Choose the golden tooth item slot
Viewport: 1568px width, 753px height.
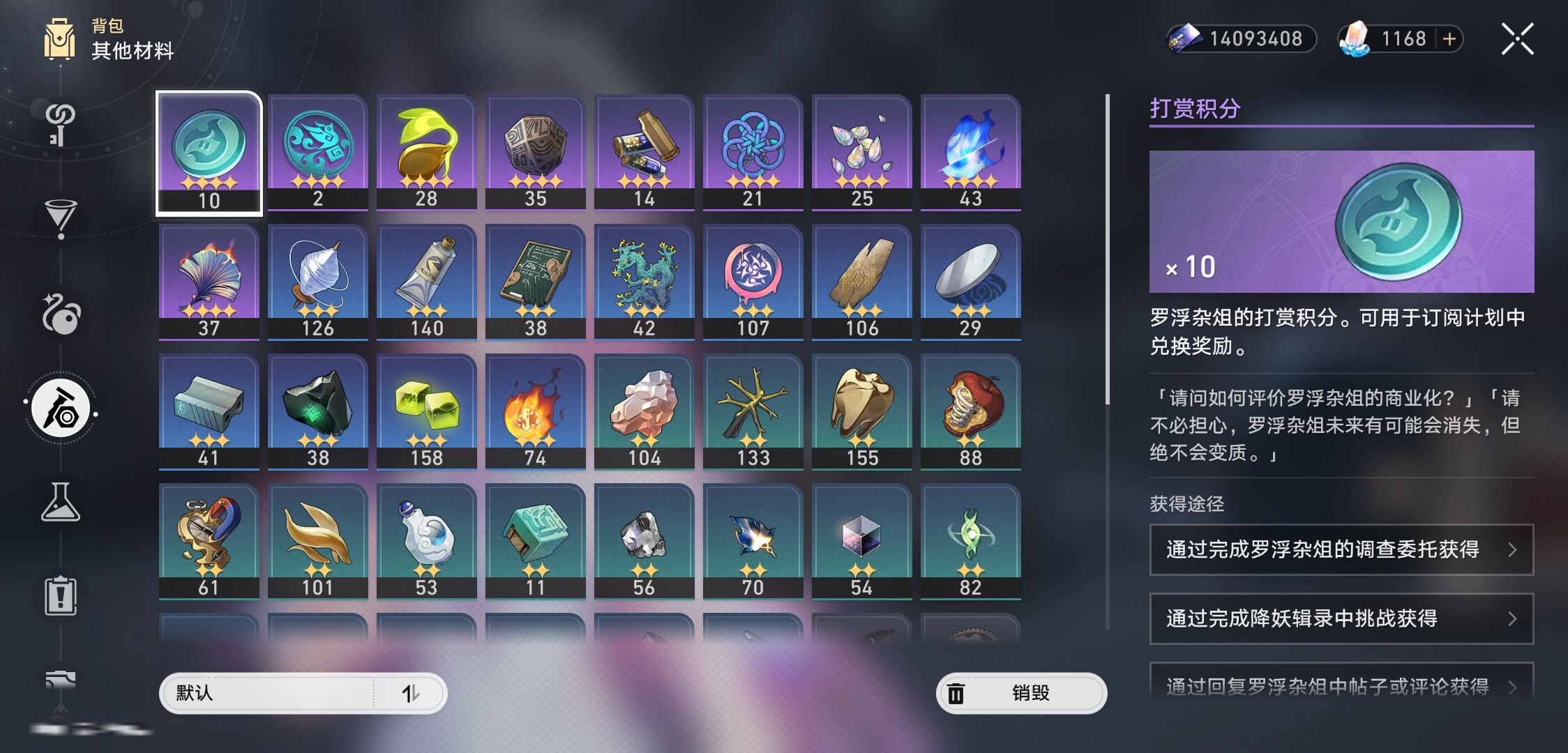pos(861,411)
